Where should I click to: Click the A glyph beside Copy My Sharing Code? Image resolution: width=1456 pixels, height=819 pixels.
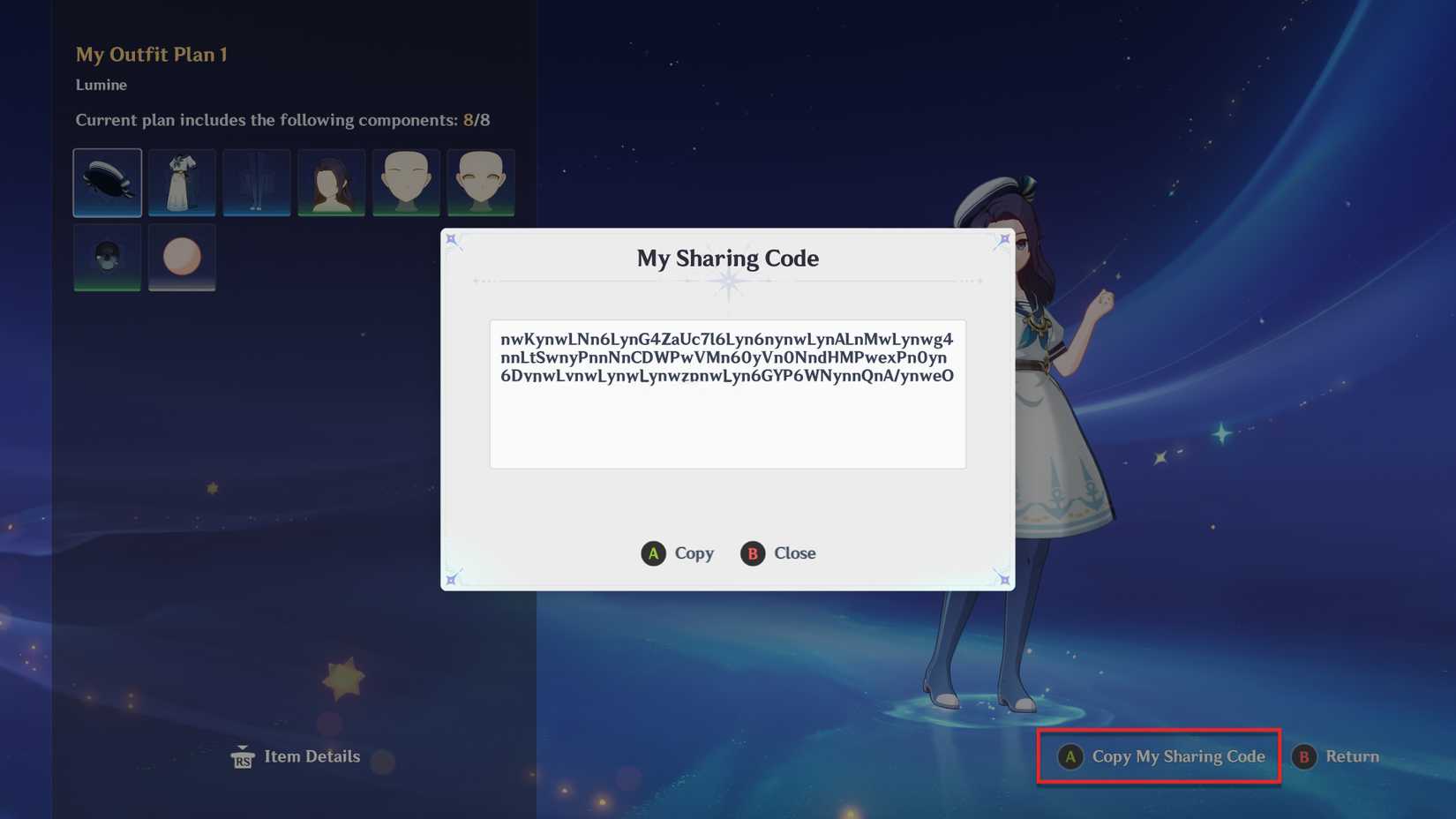[1069, 756]
